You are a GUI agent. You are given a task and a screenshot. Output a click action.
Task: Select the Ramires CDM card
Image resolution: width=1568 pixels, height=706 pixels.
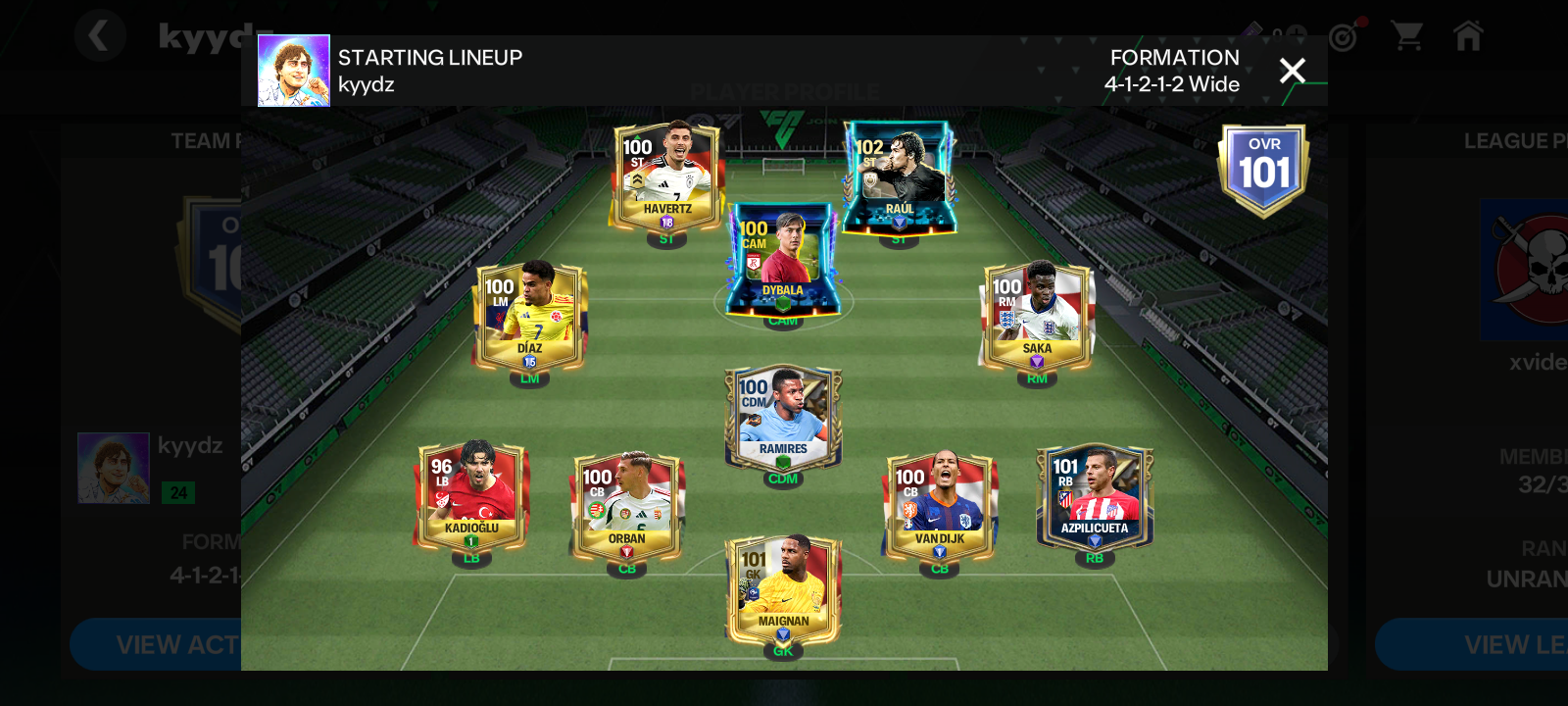coord(782,417)
